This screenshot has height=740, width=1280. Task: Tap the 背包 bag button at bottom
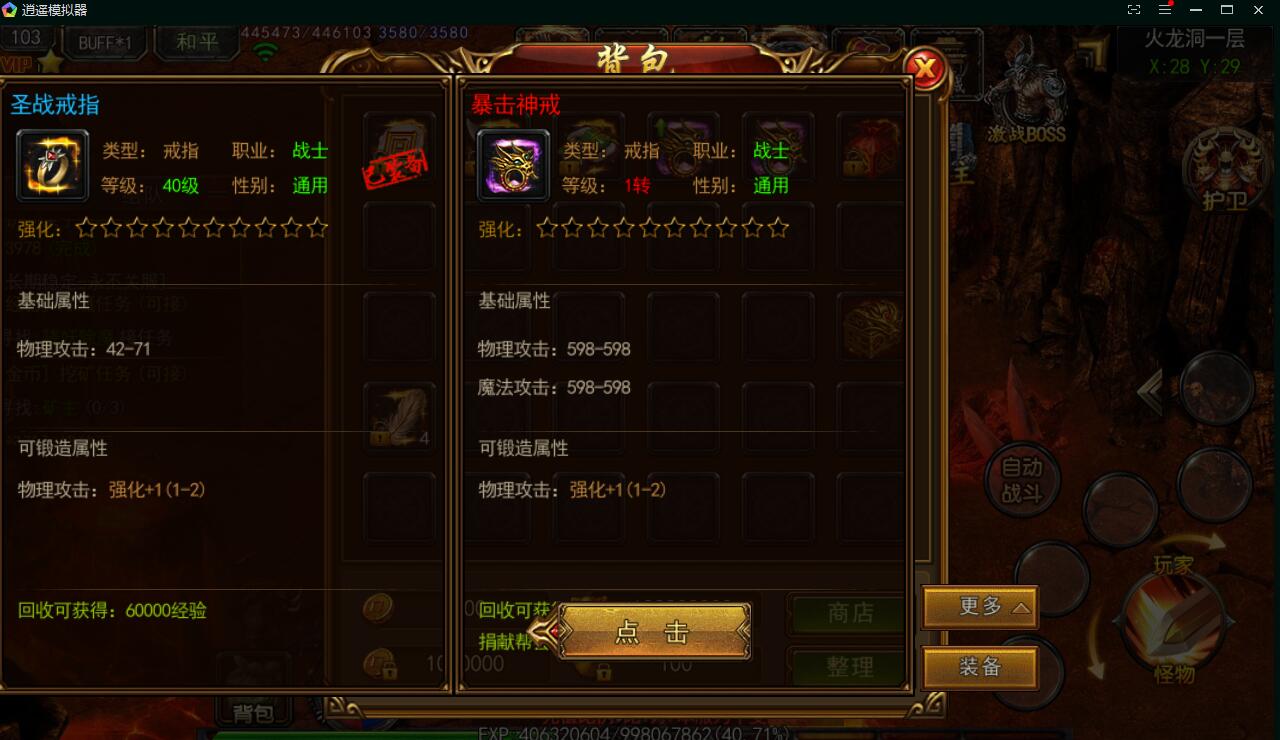point(253,712)
